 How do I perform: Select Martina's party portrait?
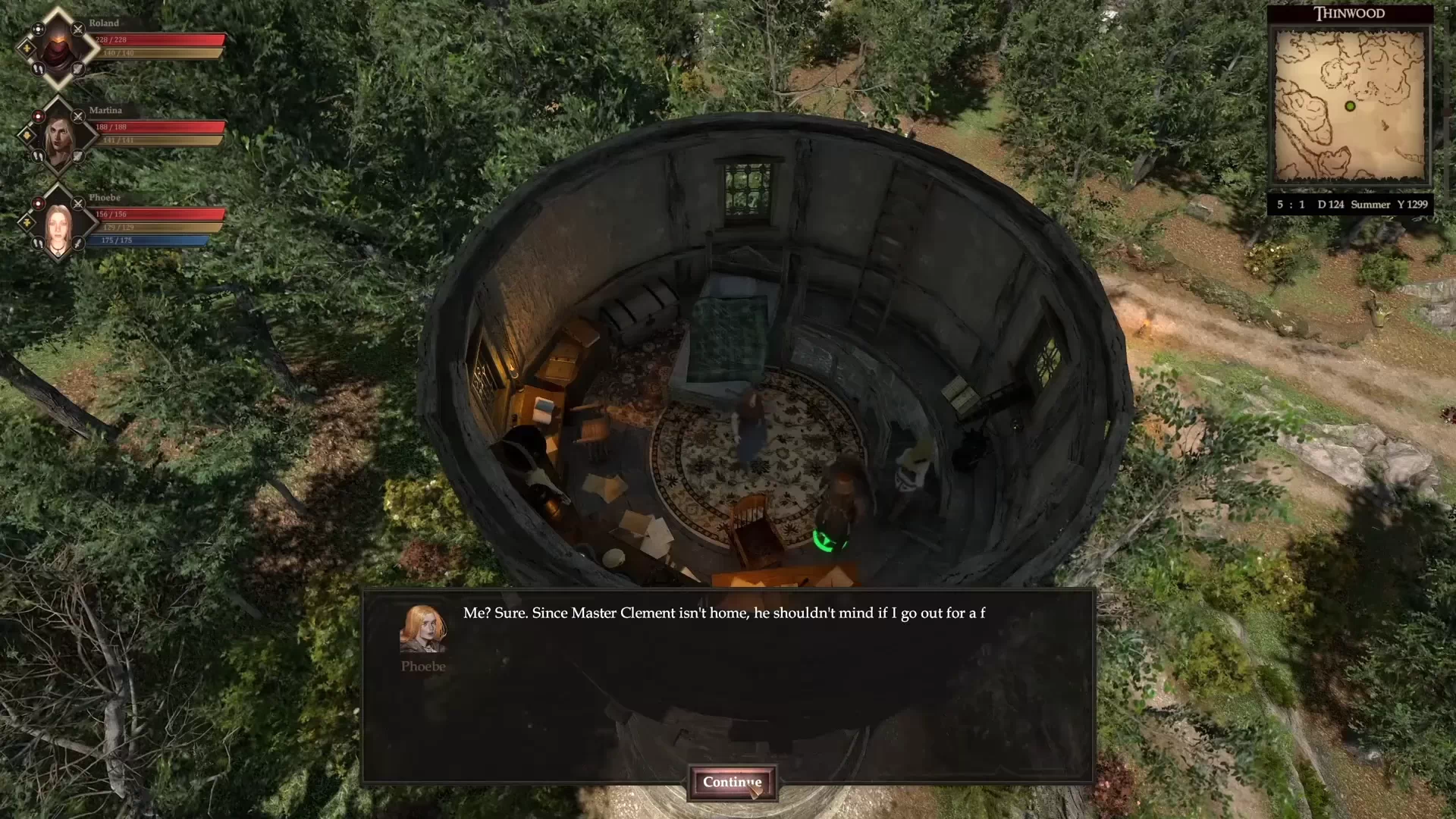click(58, 137)
